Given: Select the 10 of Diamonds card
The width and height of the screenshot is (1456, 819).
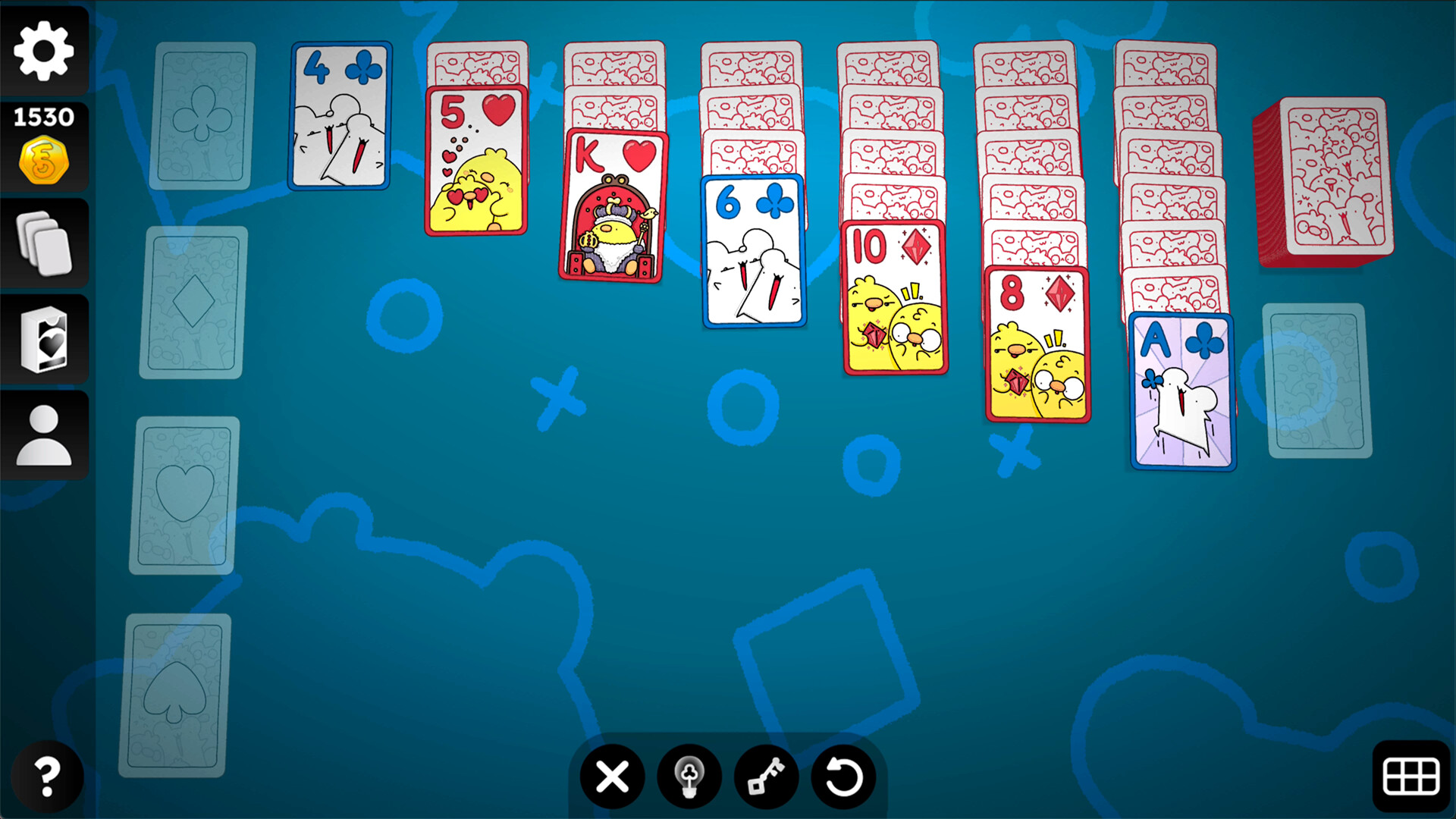Looking at the screenshot, I should coord(895,296).
